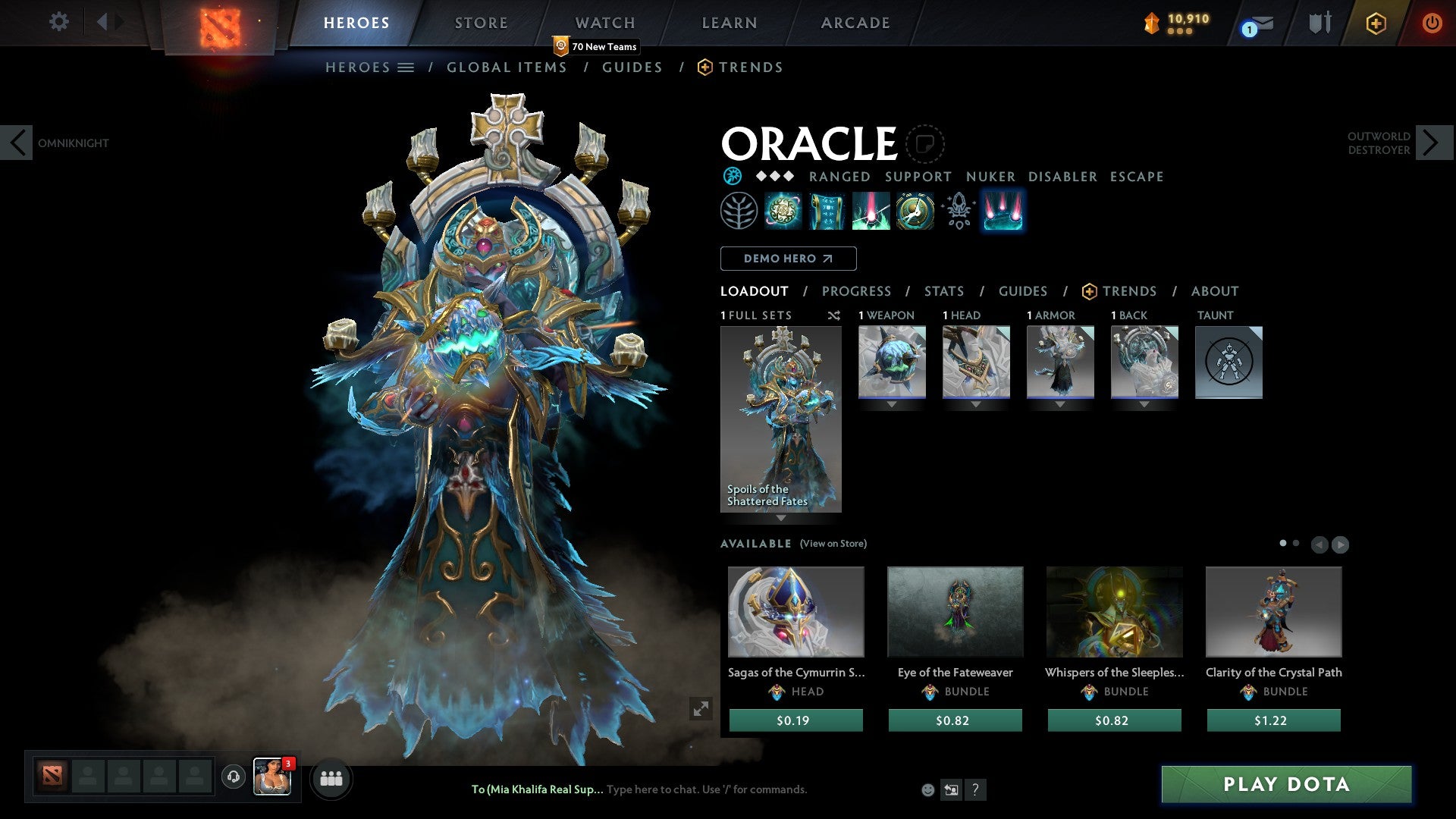Click the Aghanim's Shanim upgrade icon
Viewport: 1456px width, 819px height.
point(958,211)
